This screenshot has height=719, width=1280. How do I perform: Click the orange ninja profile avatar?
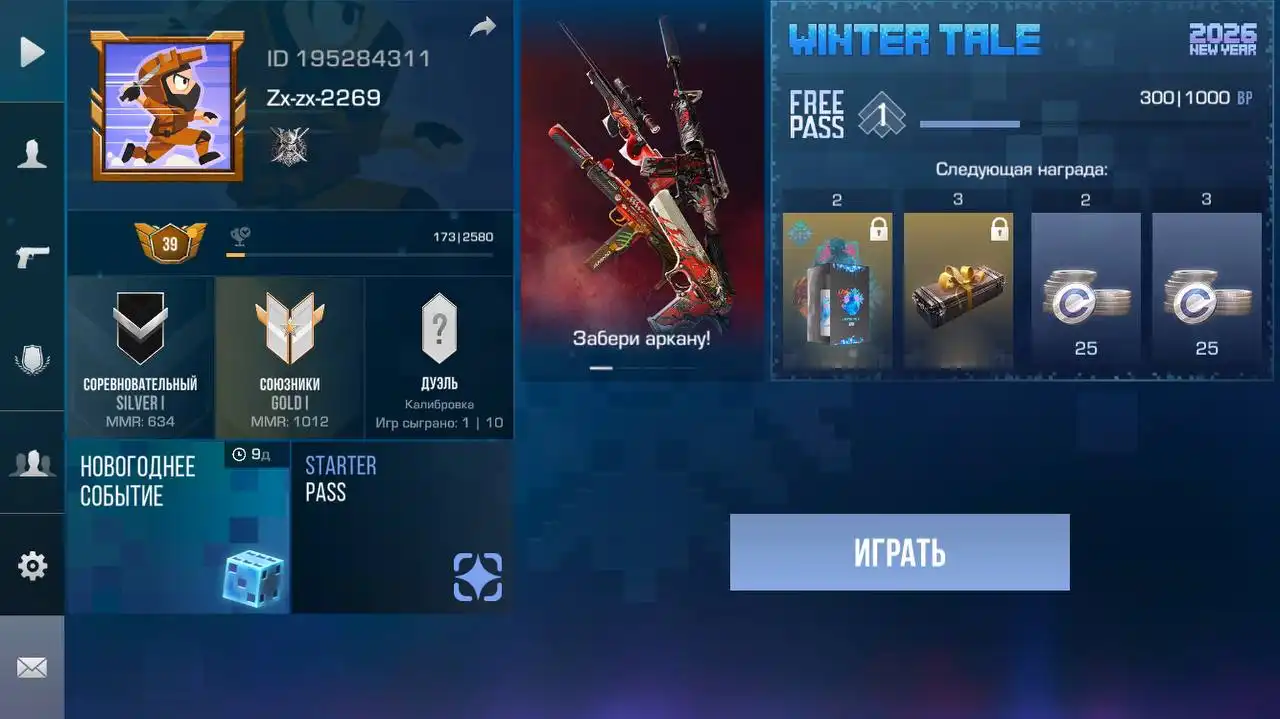(x=167, y=106)
